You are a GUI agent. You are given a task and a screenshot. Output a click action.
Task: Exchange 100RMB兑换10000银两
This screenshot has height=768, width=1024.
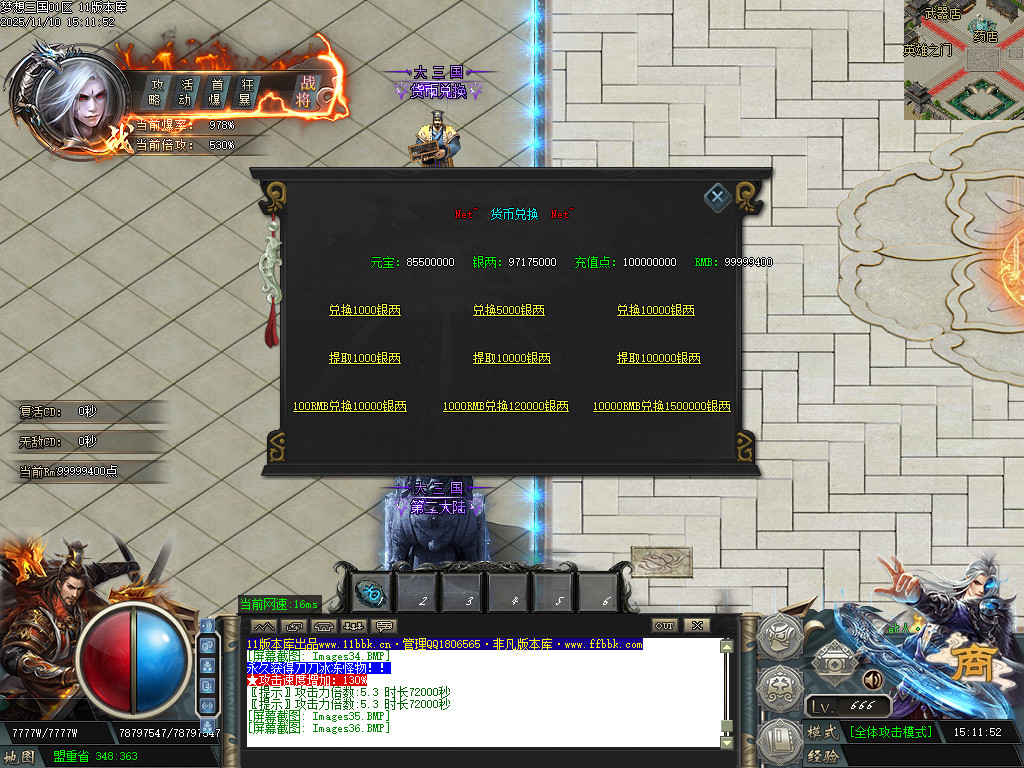click(350, 407)
